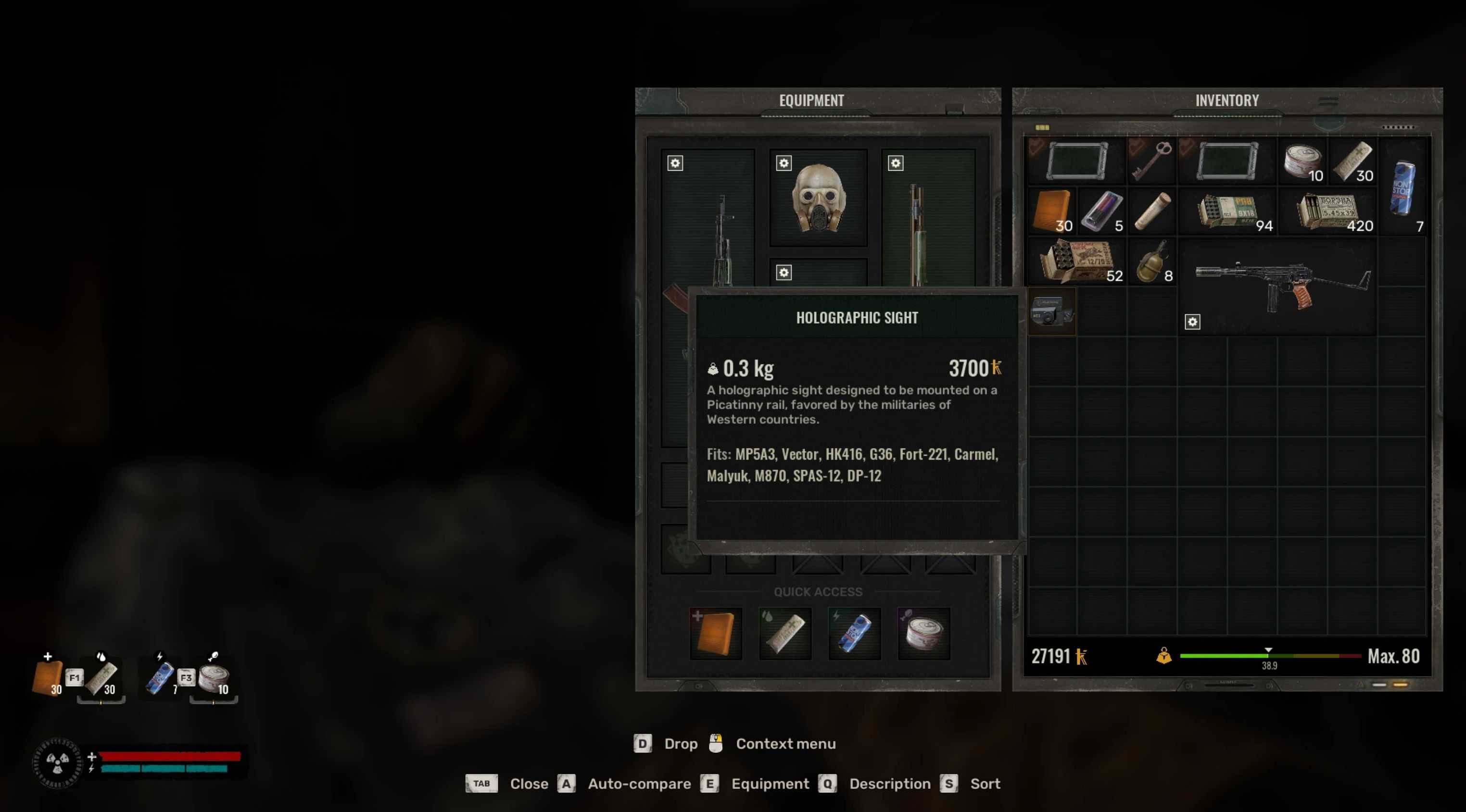Select the energy drink quick access slot
1466x812 pixels.
pos(854,633)
